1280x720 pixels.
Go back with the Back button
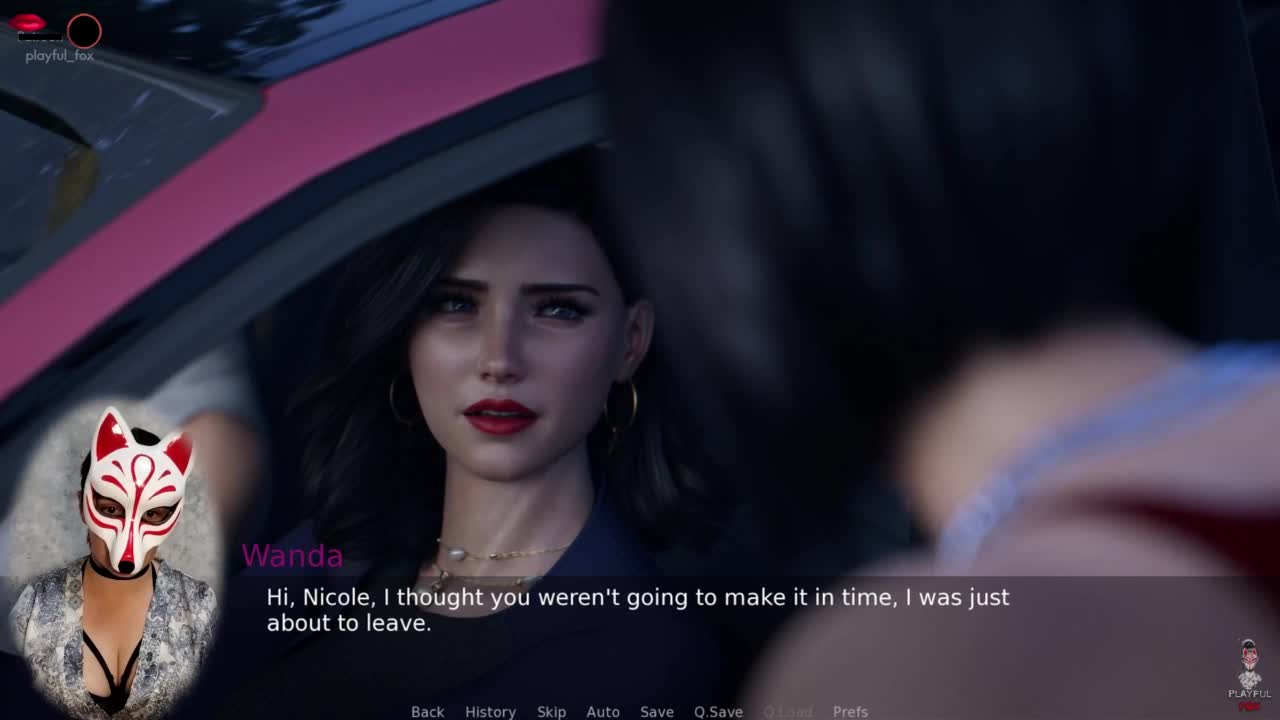[427, 711]
